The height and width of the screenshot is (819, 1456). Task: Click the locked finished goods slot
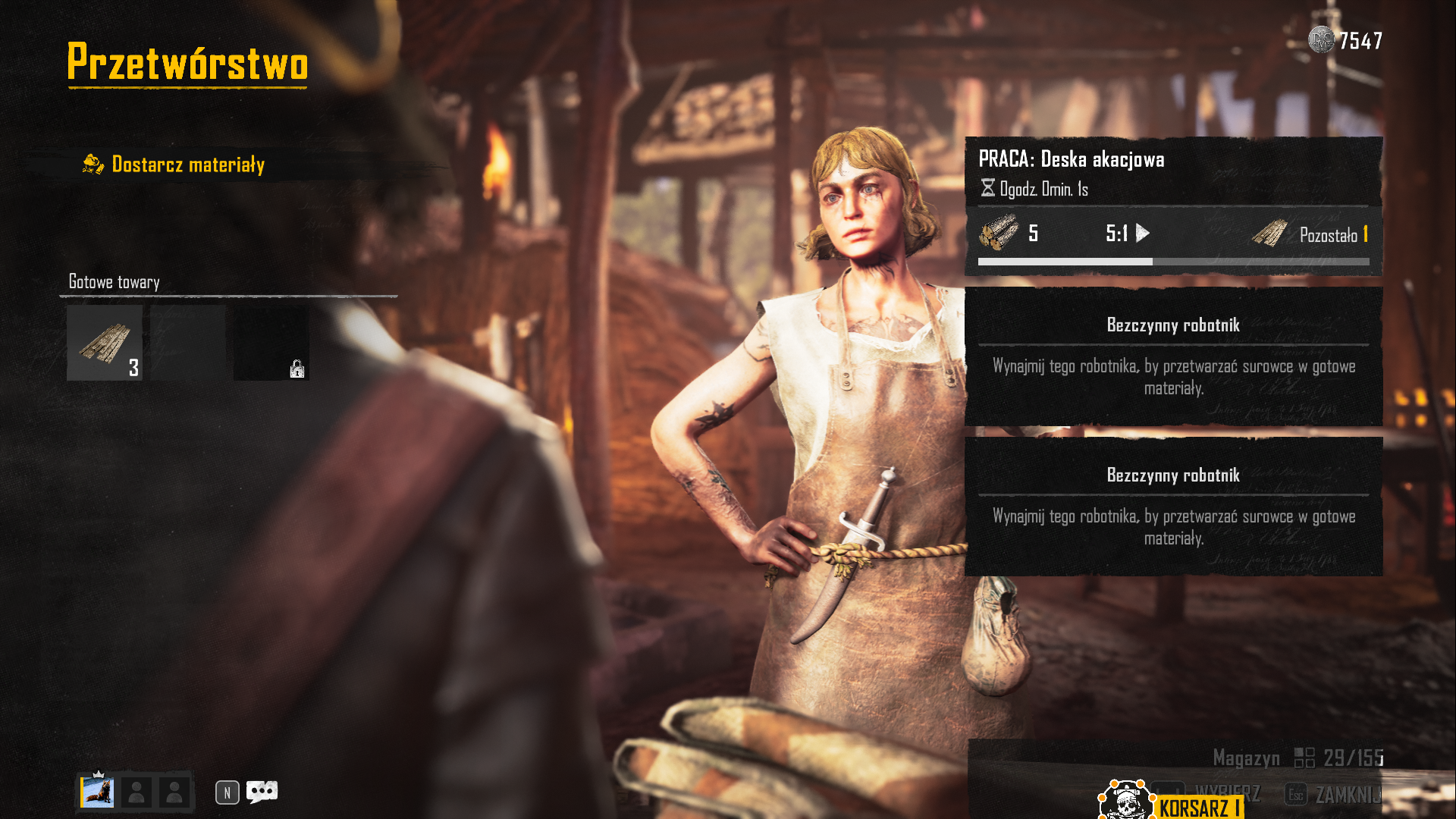[271, 343]
